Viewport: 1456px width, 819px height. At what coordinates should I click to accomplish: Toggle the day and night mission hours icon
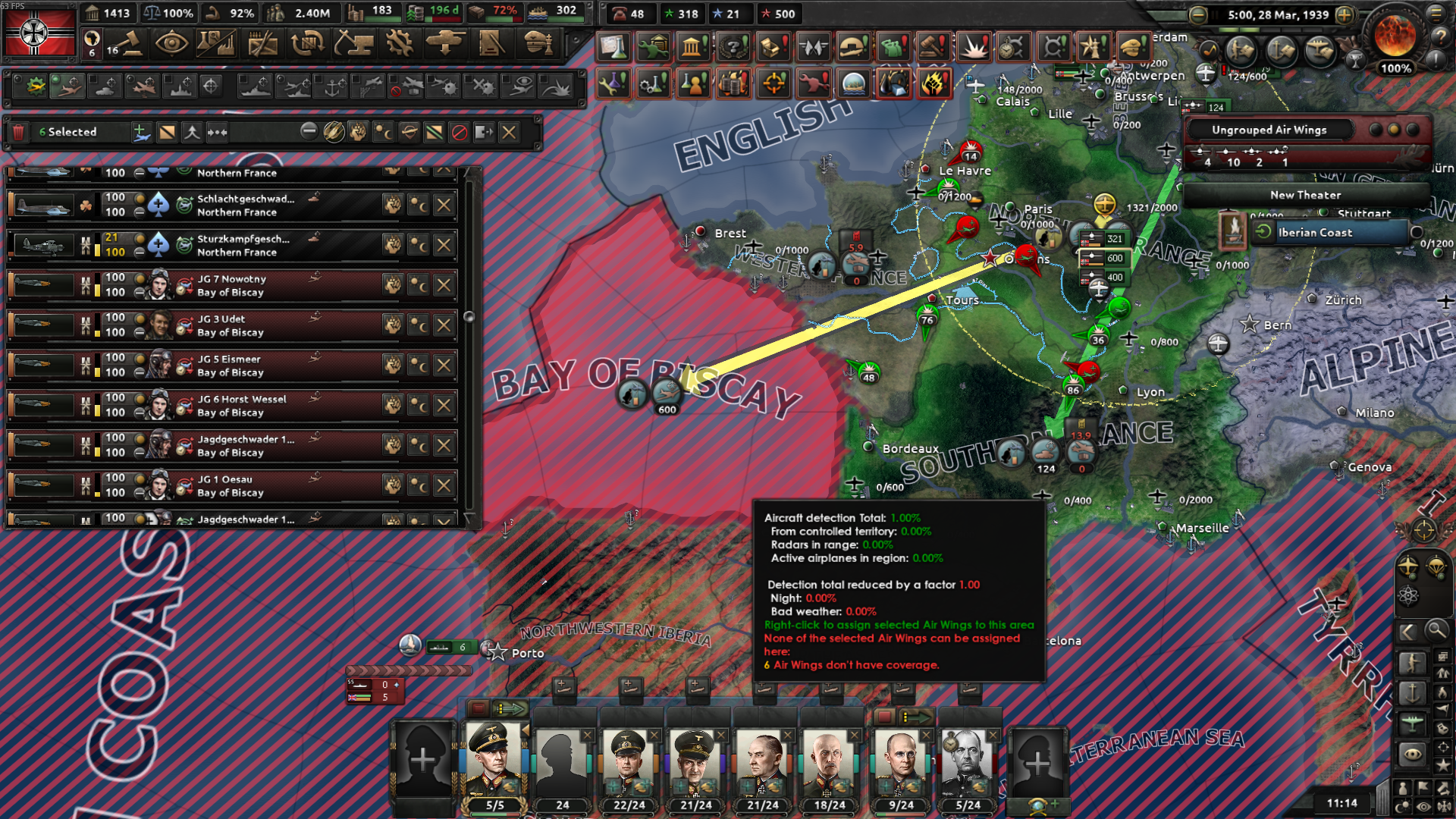click(x=384, y=131)
